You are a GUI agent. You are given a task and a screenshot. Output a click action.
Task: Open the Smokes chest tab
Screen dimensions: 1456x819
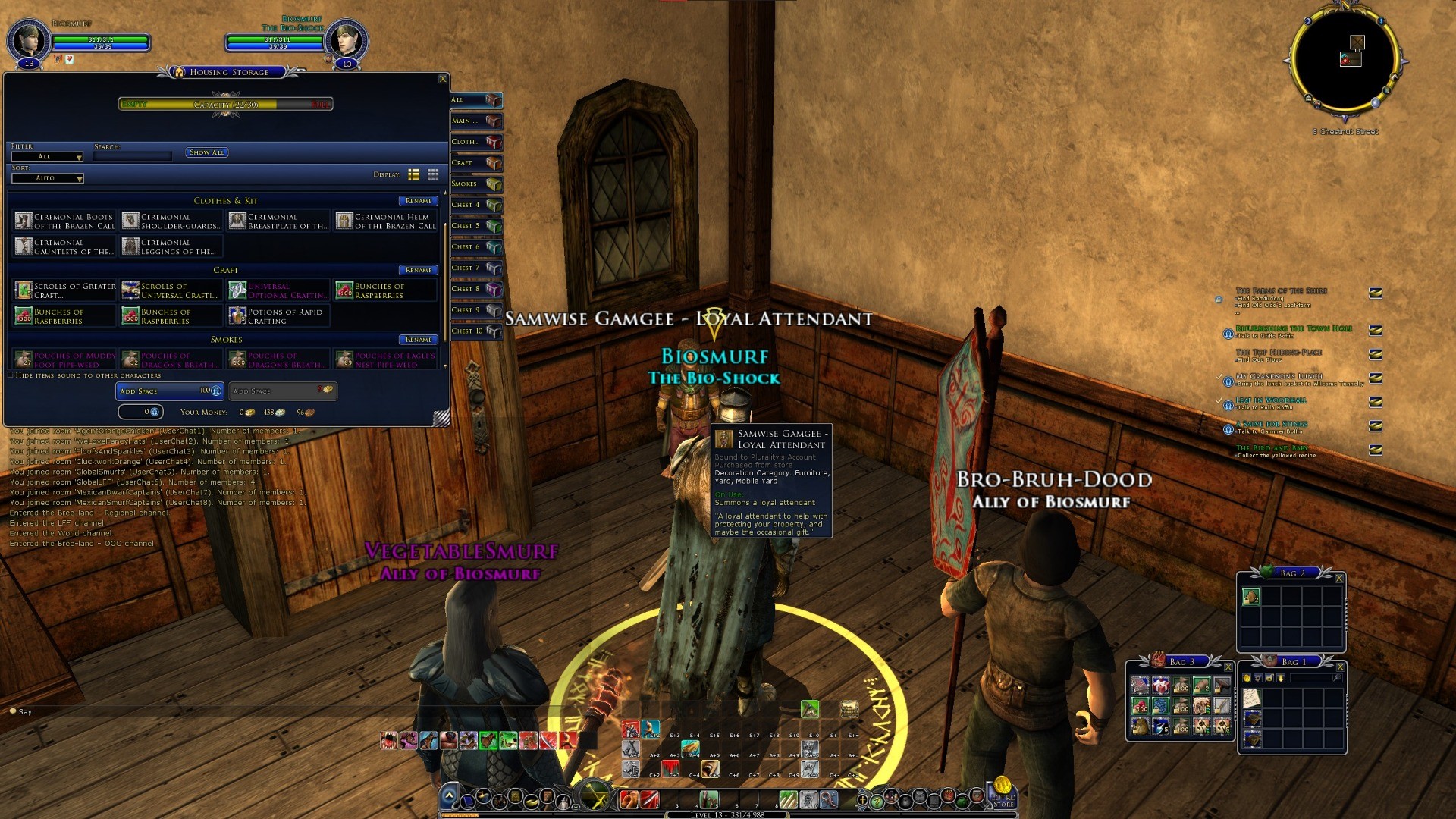point(475,184)
